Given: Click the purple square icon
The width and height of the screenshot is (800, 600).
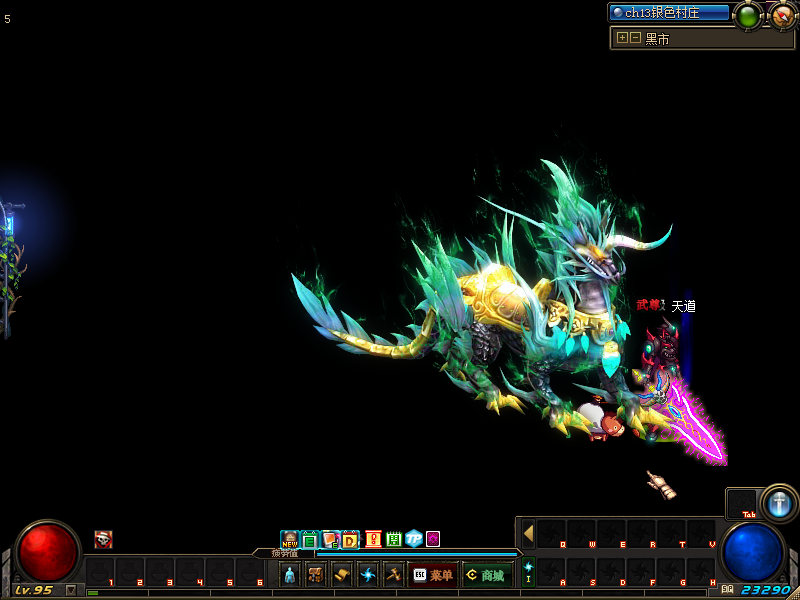Looking at the screenshot, I should [433, 539].
